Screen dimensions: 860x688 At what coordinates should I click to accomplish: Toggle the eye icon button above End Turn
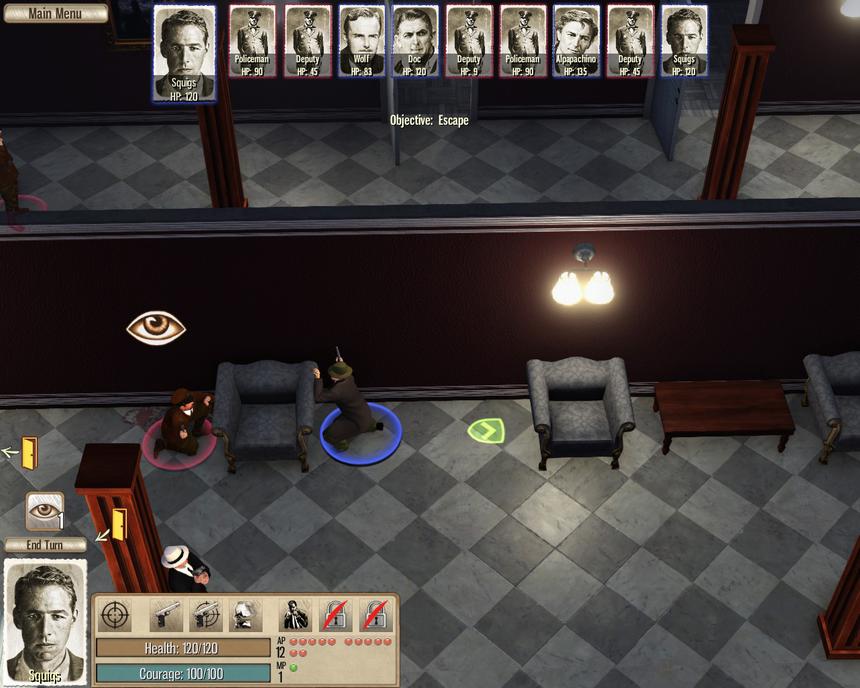[x=45, y=511]
